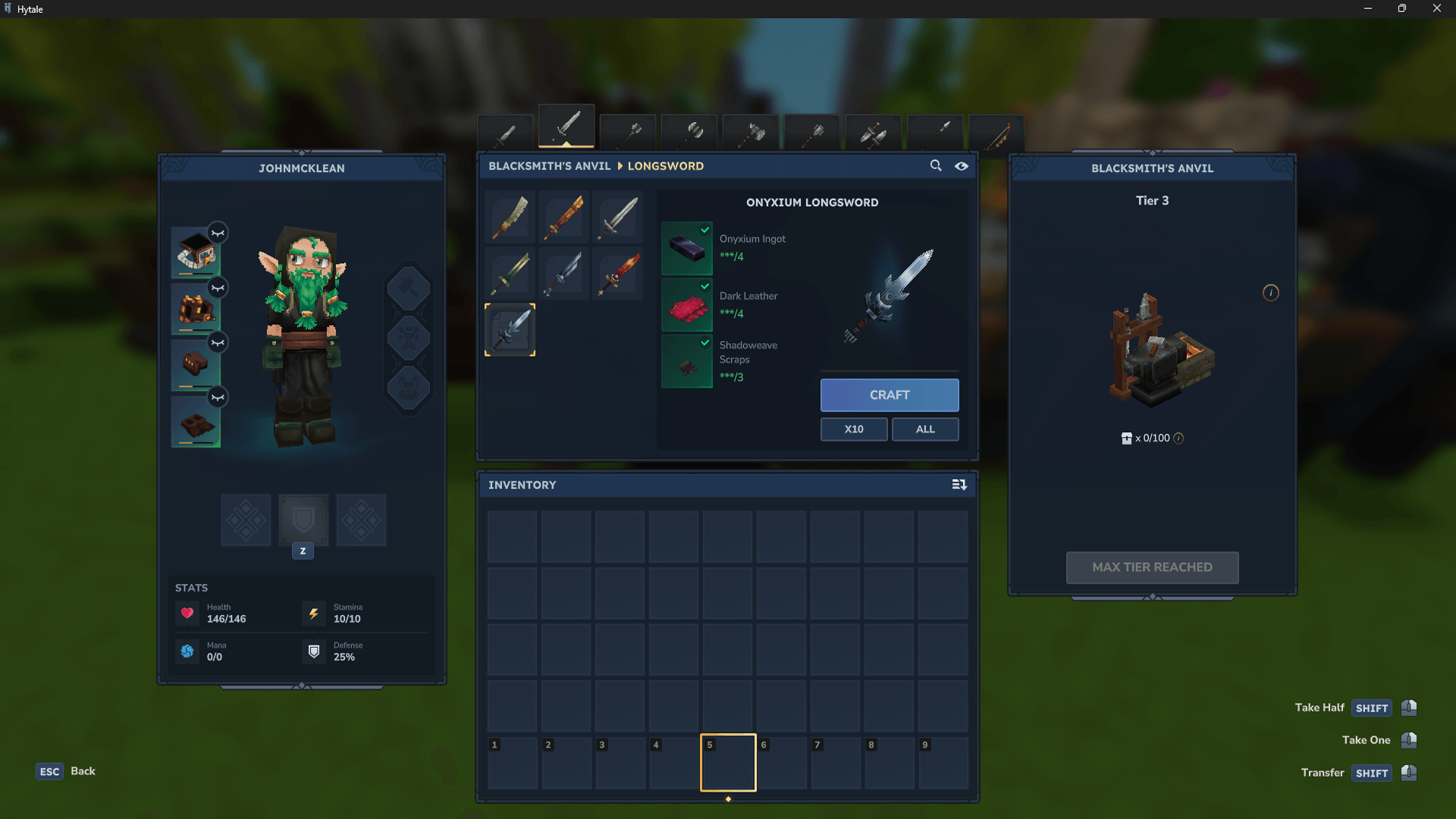Viewport: 1456px width, 819px height.
Task: Toggle visibility of the boots armor slot
Action: click(218, 397)
